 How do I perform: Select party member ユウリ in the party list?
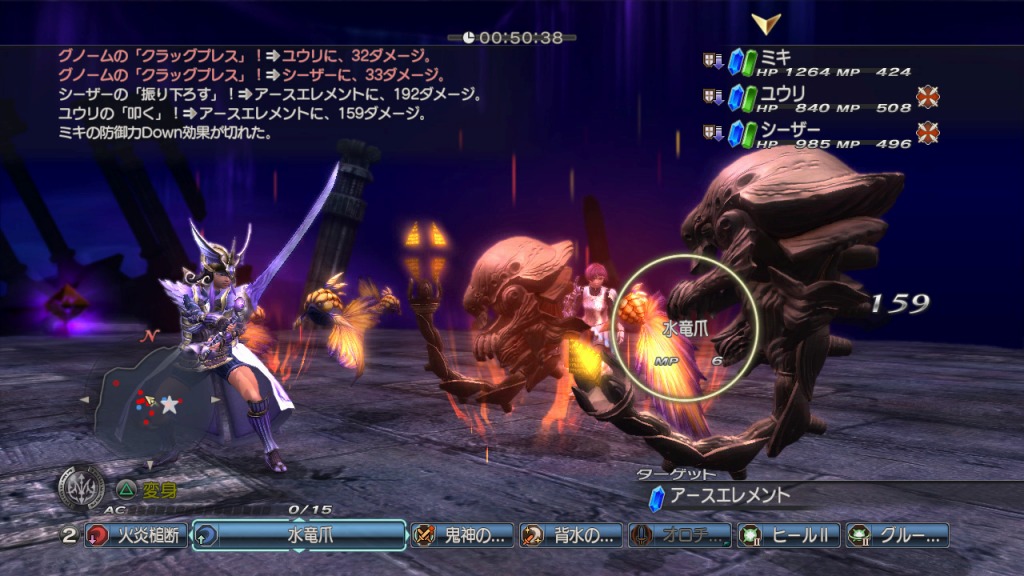point(810,98)
